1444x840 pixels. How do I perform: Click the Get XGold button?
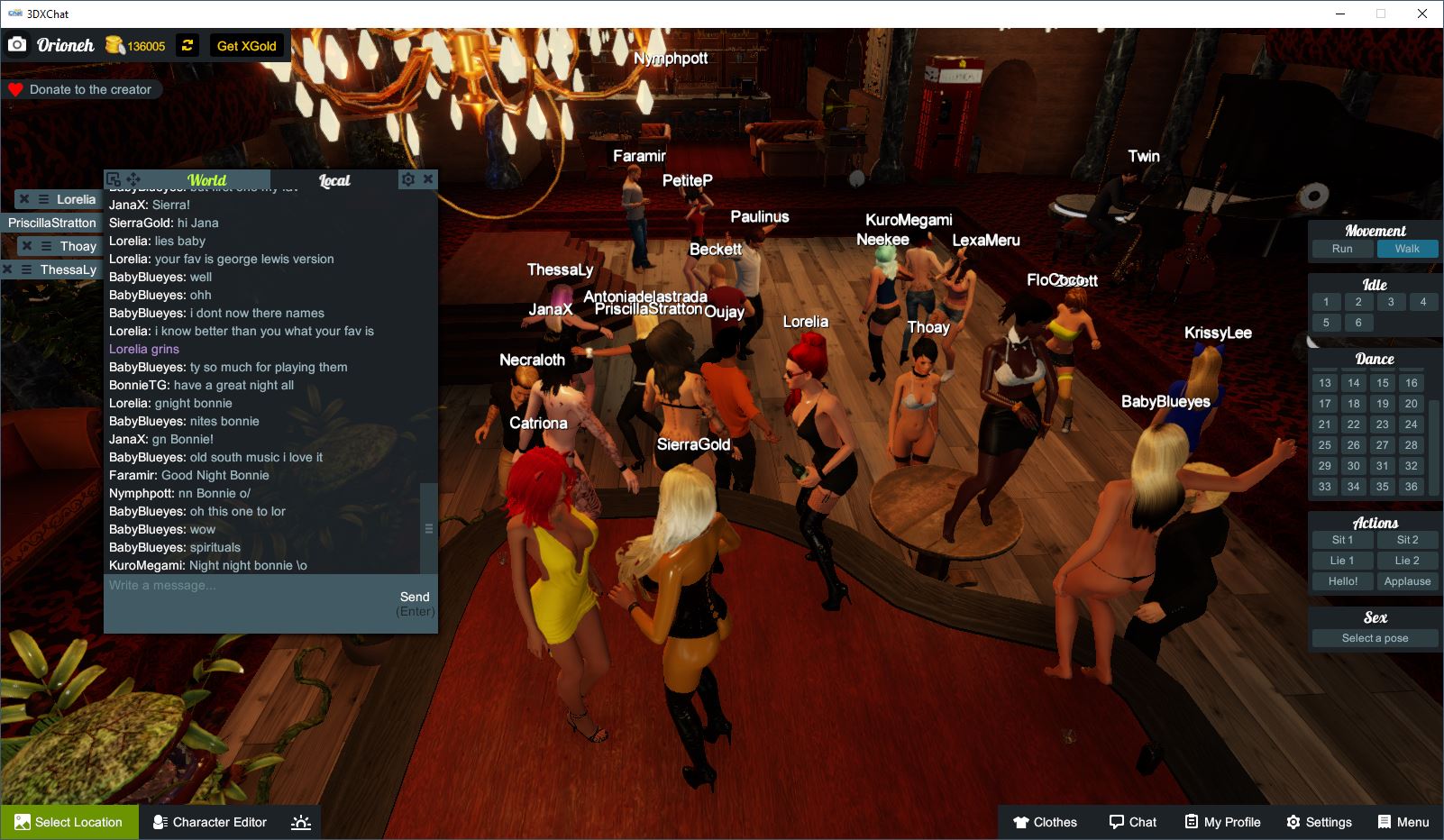248,45
